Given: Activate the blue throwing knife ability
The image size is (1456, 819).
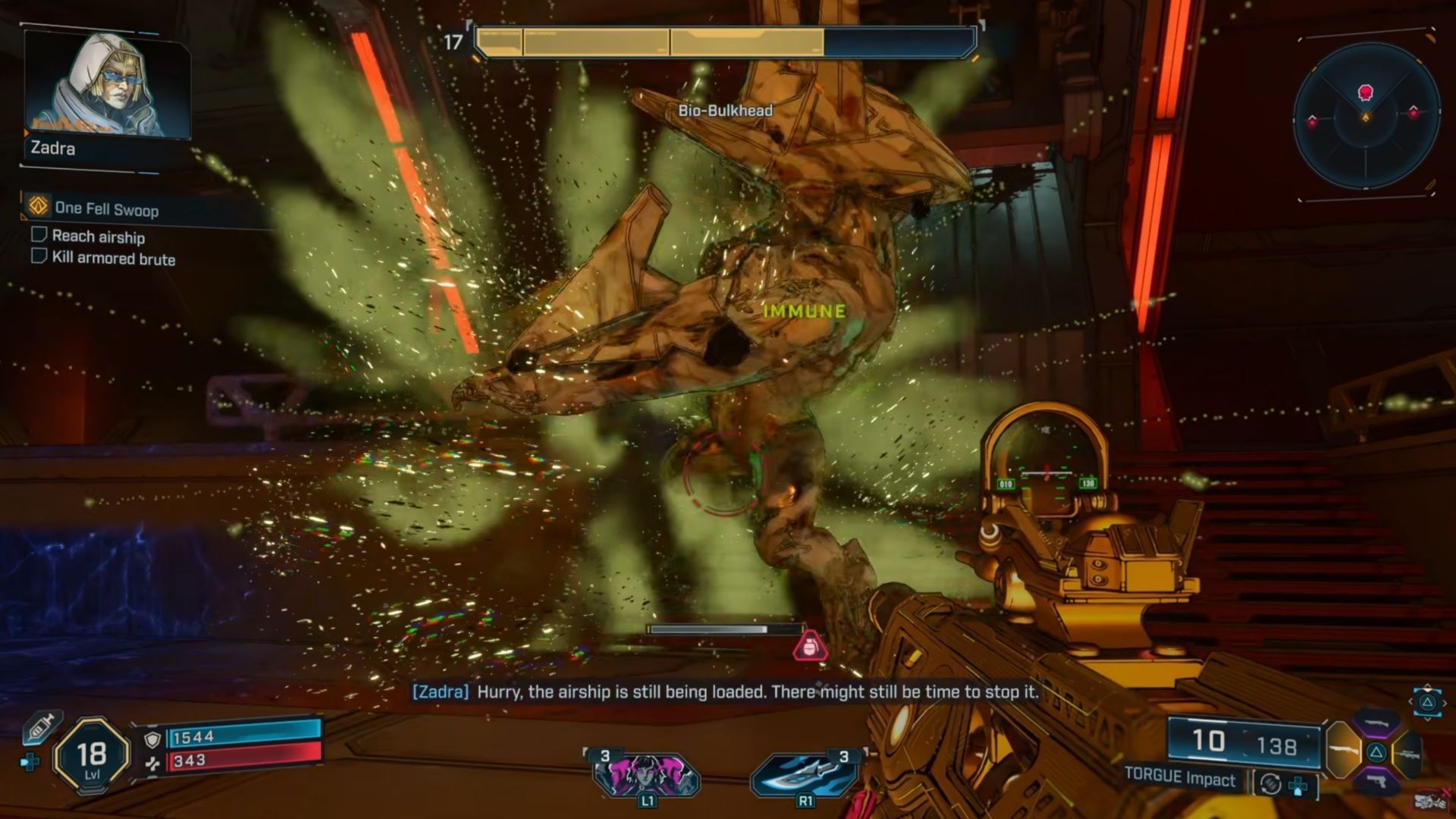Looking at the screenshot, I should [804, 775].
